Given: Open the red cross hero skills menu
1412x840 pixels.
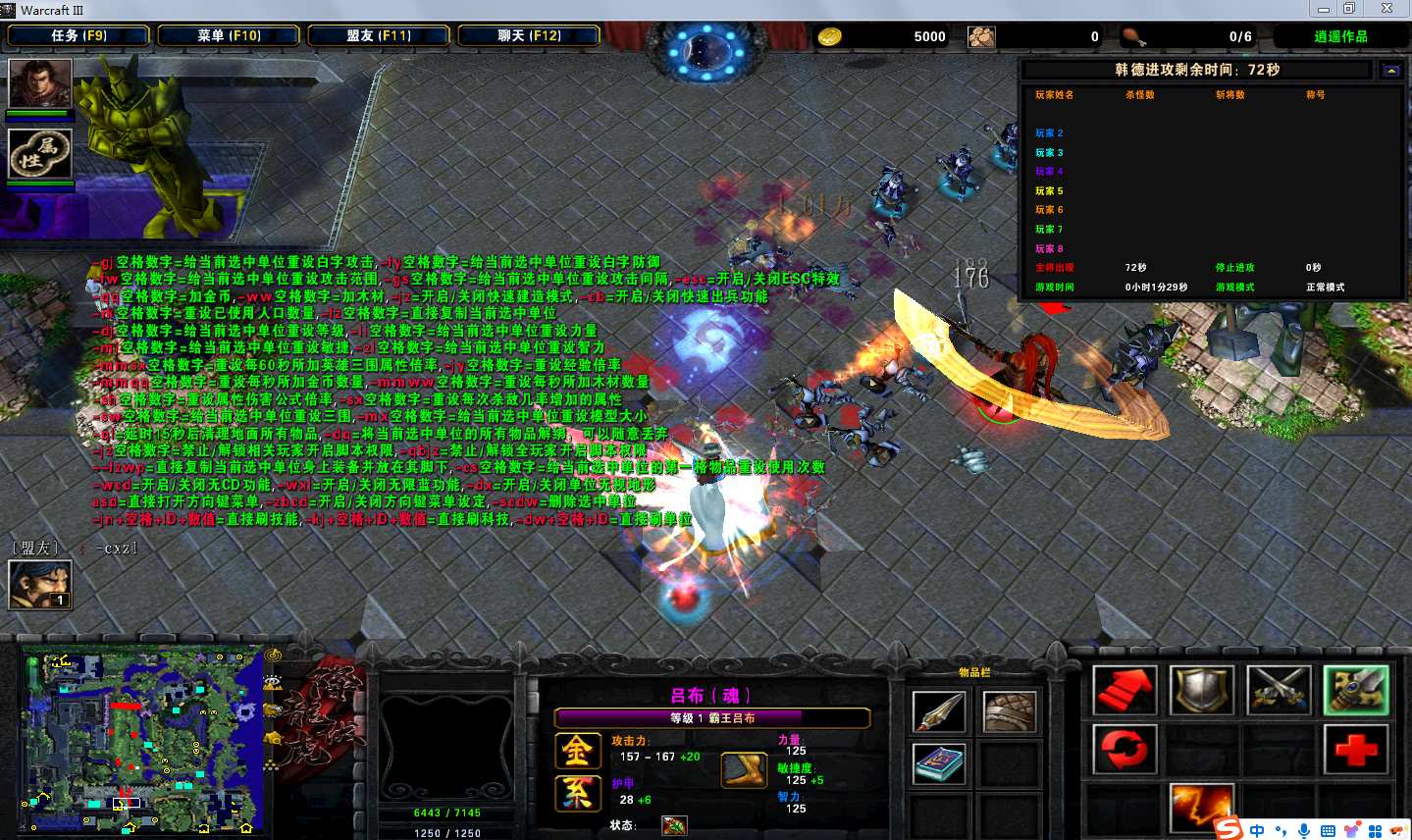Looking at the screenshot, I should [1355, 750].
